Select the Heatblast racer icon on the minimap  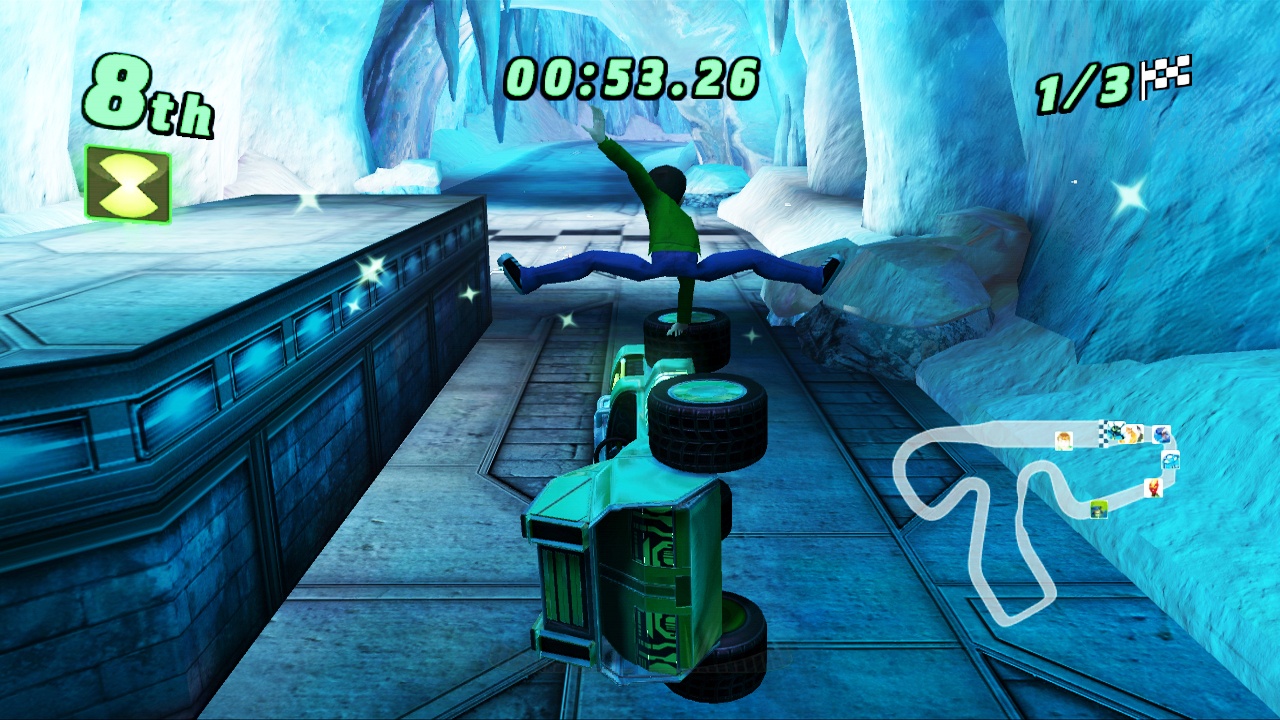[1154, 488]
